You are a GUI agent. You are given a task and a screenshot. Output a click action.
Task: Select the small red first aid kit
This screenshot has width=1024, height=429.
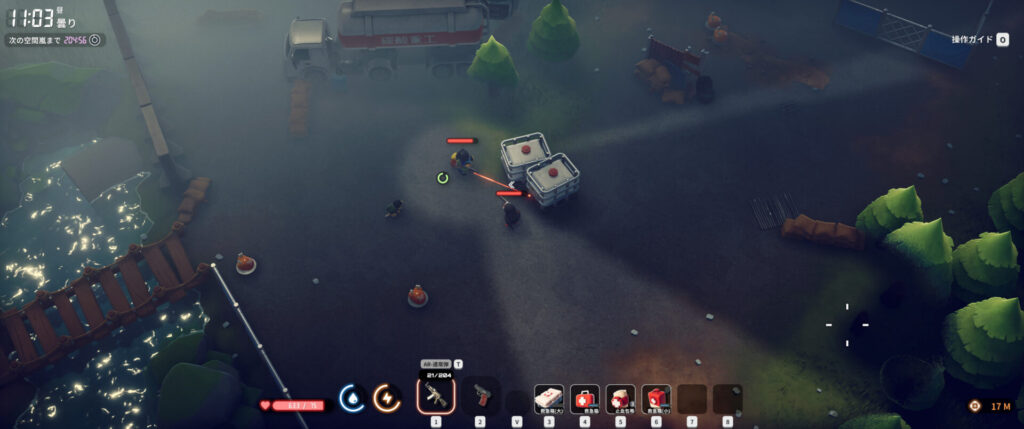pyautogui.click(x=656, y=398)
